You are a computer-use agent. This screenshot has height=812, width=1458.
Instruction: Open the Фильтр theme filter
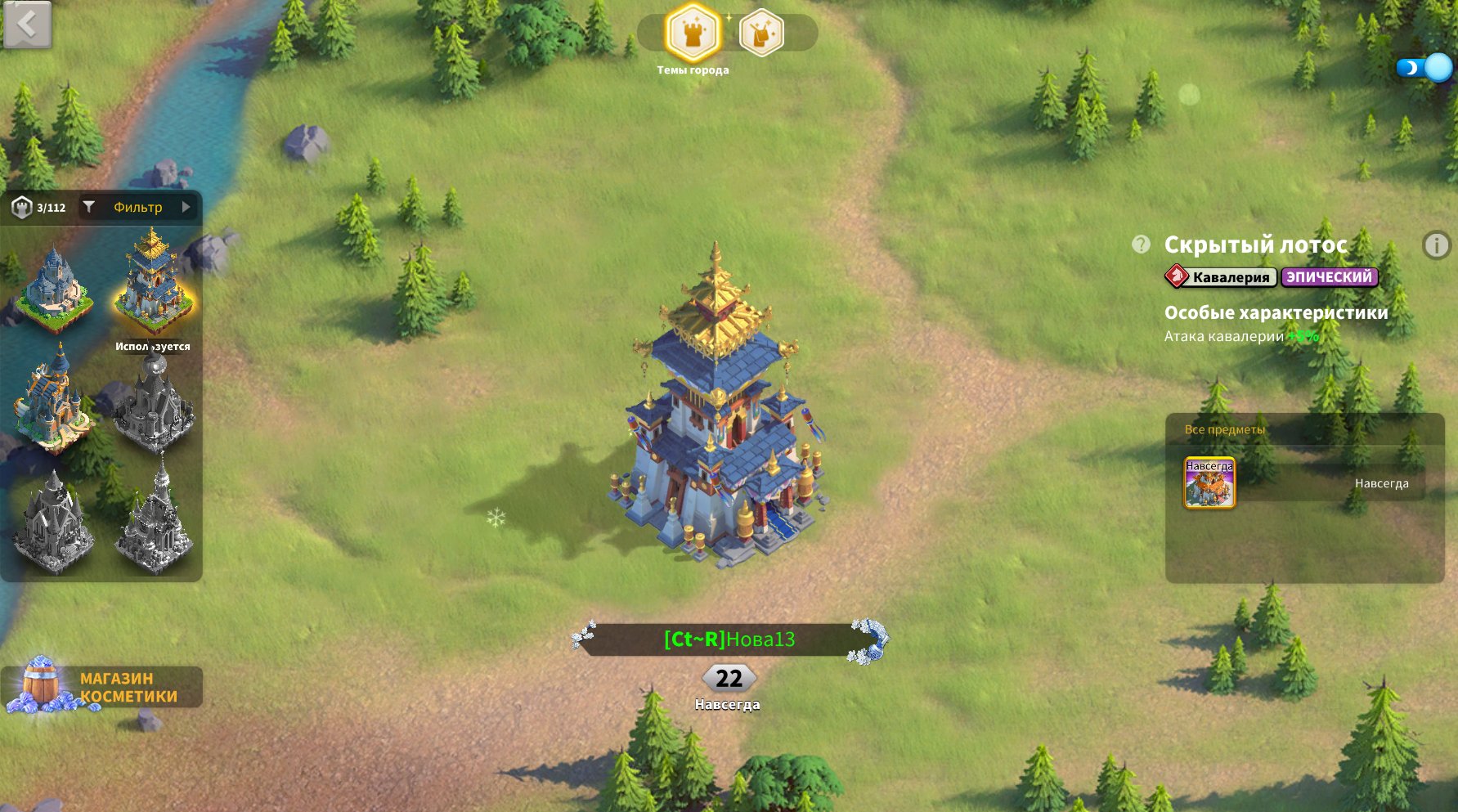[x=139, y=208]
